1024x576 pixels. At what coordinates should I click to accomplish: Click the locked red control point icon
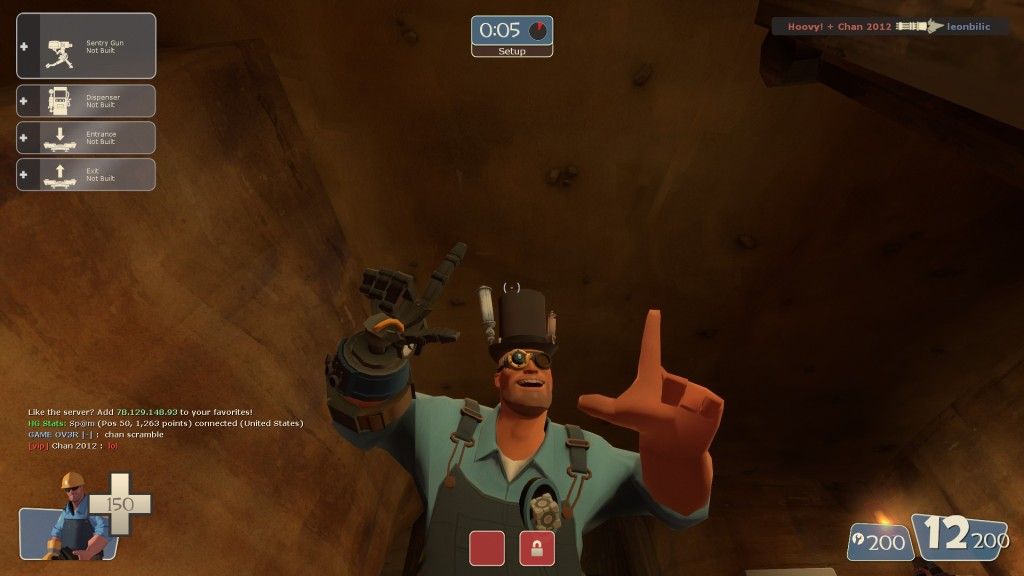click(x=537, y=548)
